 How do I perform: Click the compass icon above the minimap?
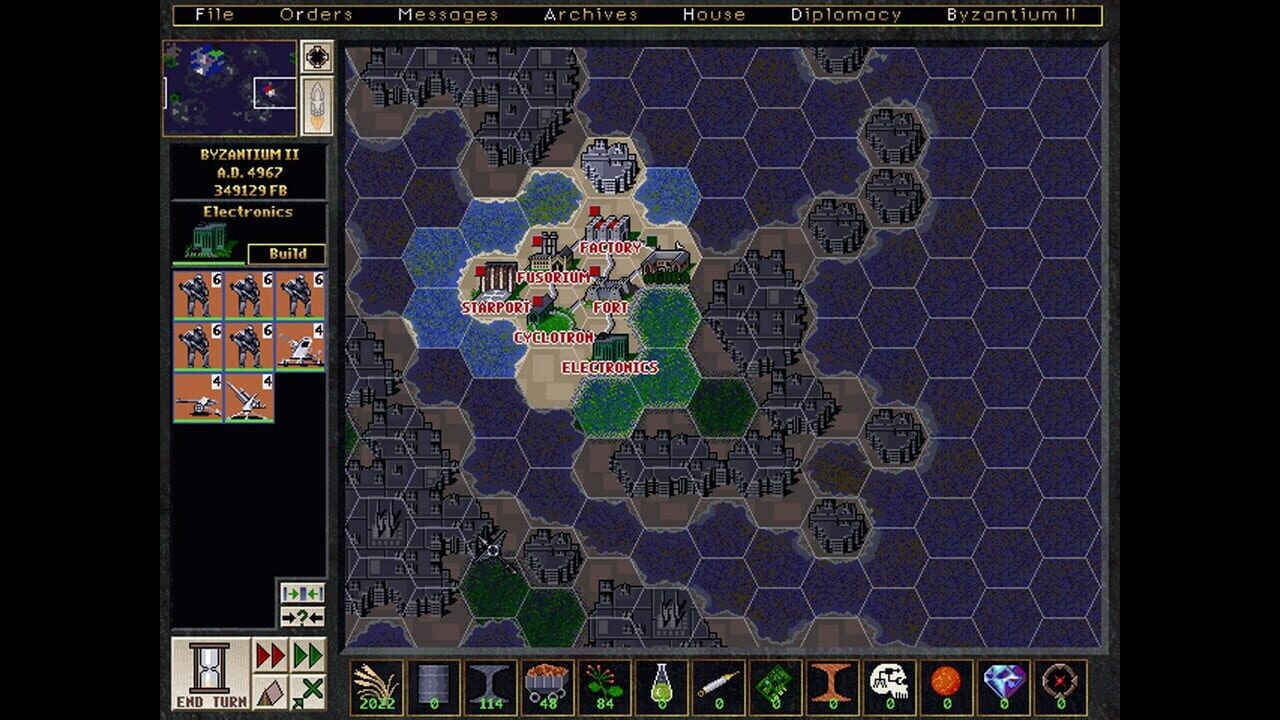[318, 57]
